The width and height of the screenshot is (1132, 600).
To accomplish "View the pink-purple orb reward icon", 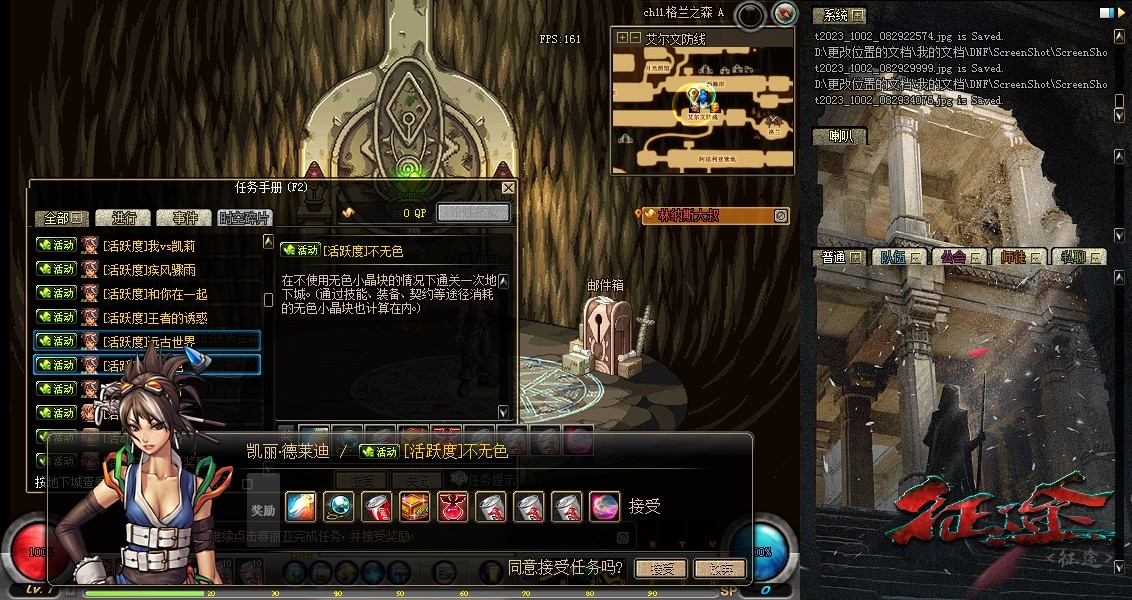I will (x=604, y=507).
